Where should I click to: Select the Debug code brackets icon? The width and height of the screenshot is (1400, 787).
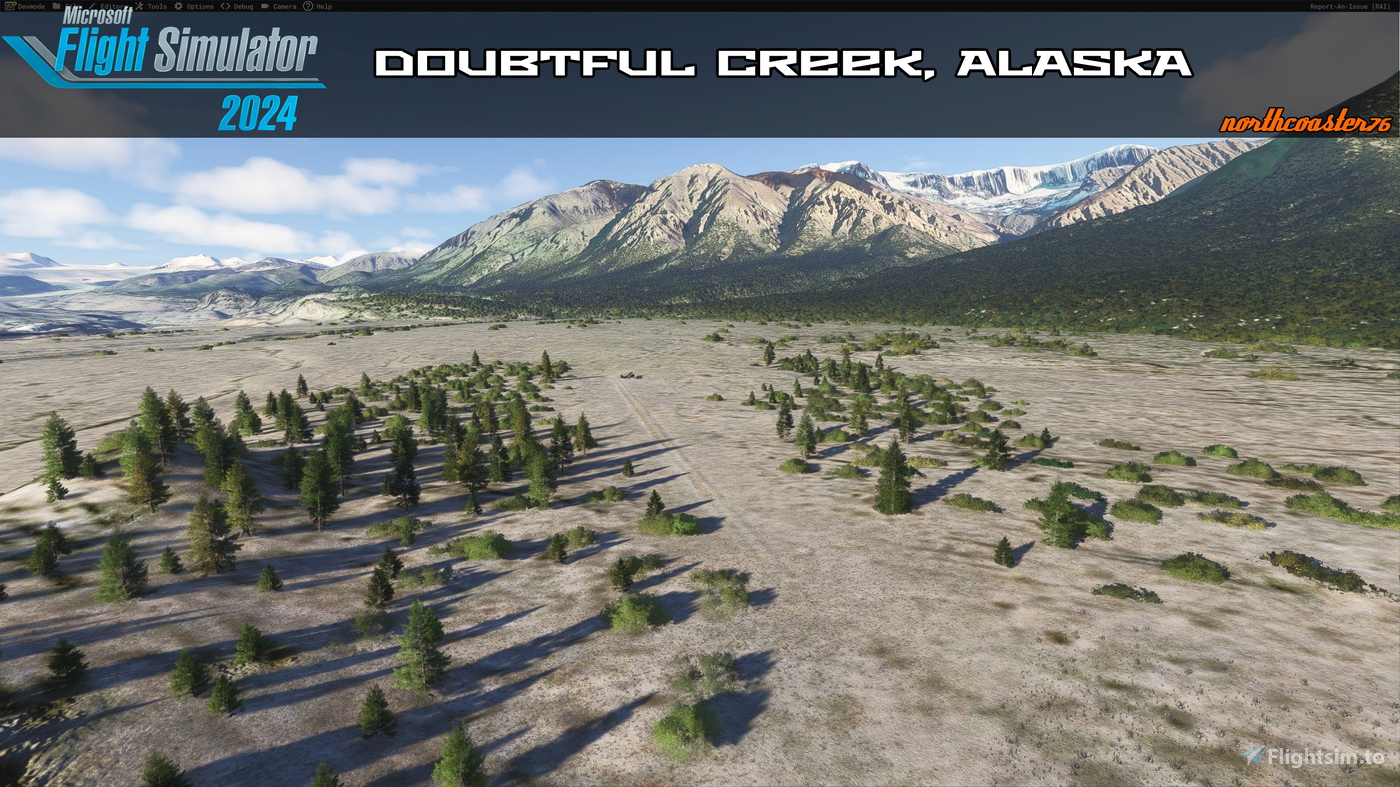point(225,5)
